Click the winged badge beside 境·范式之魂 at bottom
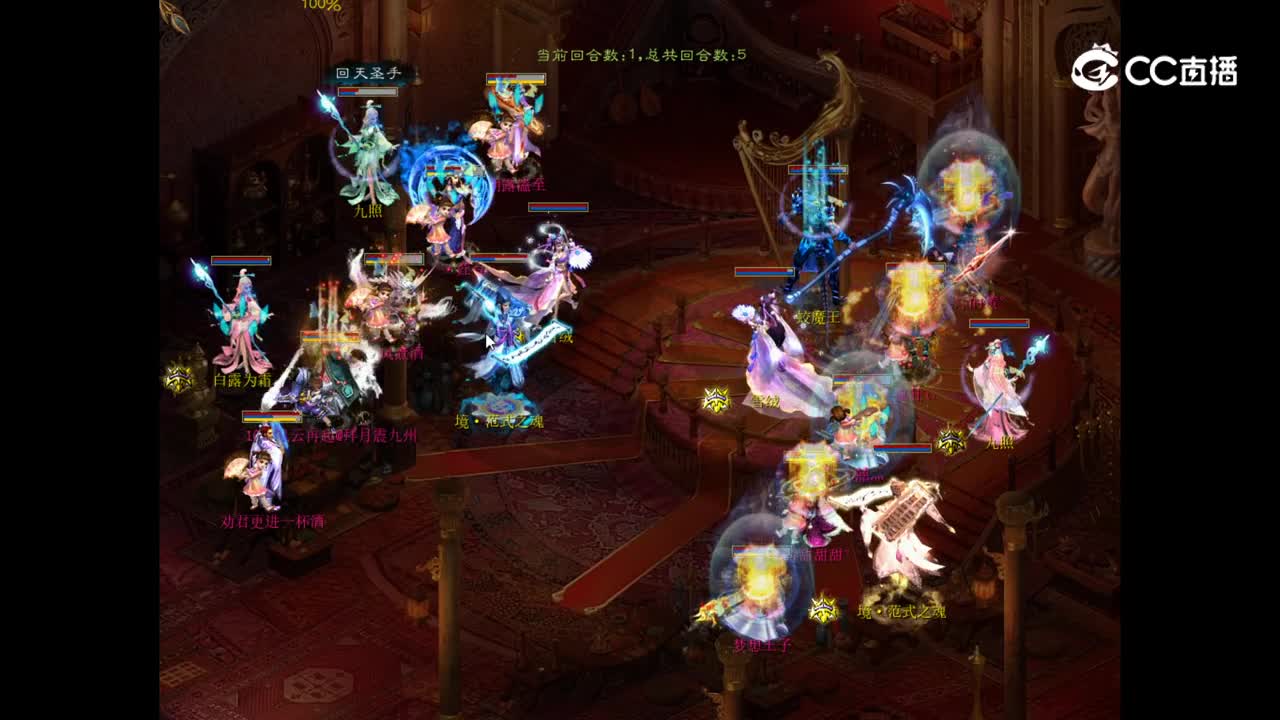Image resolution: width=1280 pixels, height=720 pixels. point(822,607)
